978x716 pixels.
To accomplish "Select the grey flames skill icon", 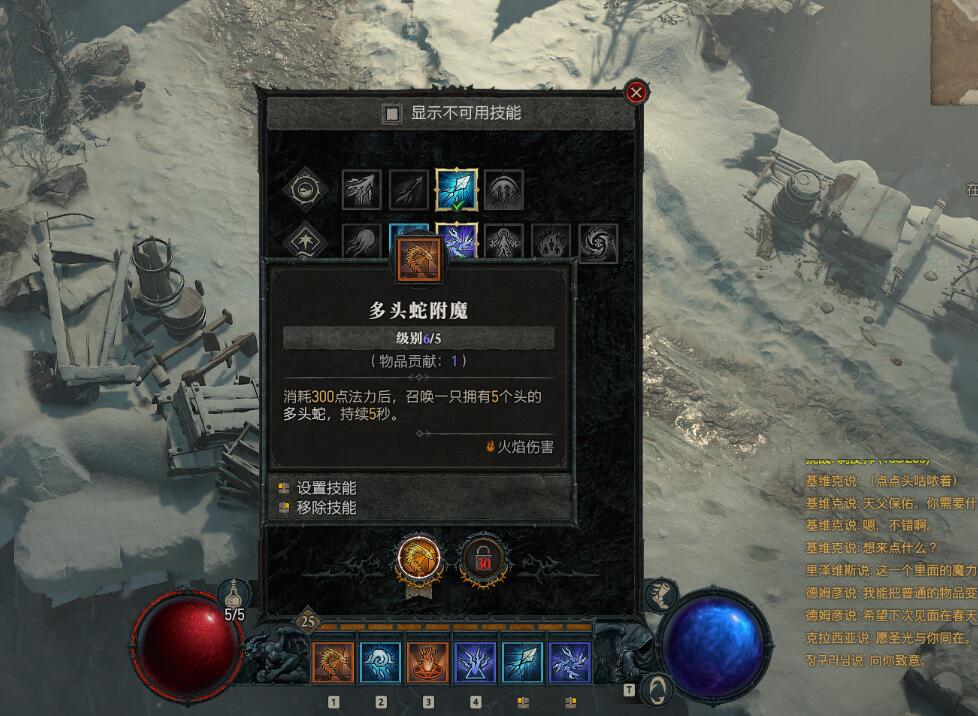I will (551, 242).
